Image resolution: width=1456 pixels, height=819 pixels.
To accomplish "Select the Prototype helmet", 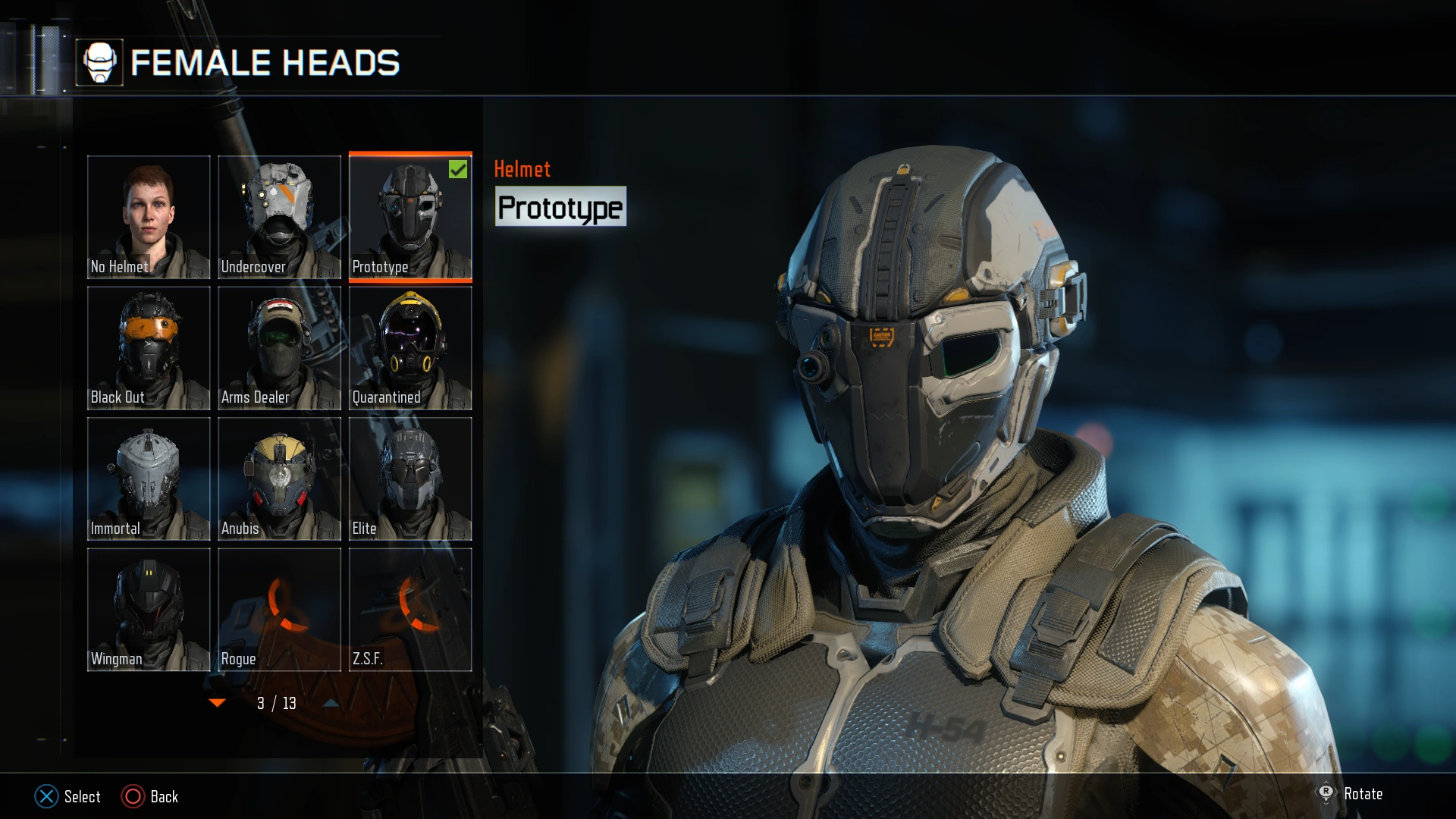I will (x=410, y=216).
